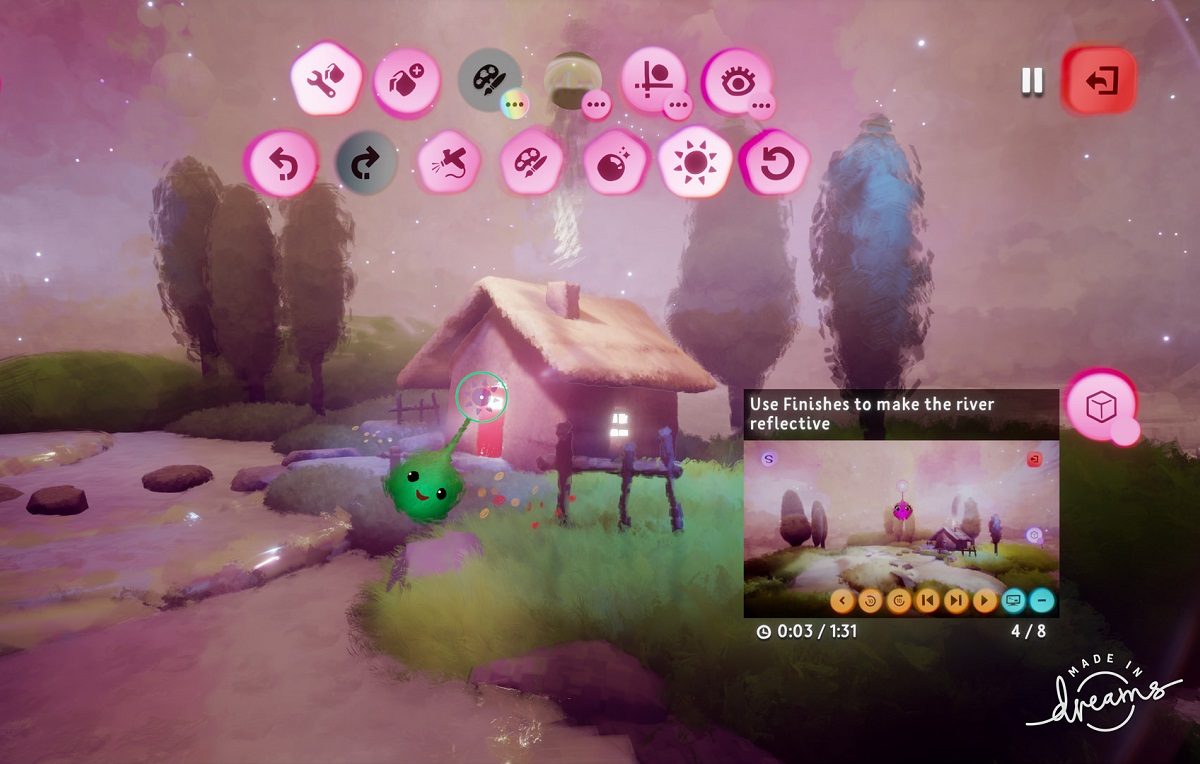Viewport: 1200px width, 764px height.
Task: Select the shiny sphere finish tool
Action: click(611, 163)
